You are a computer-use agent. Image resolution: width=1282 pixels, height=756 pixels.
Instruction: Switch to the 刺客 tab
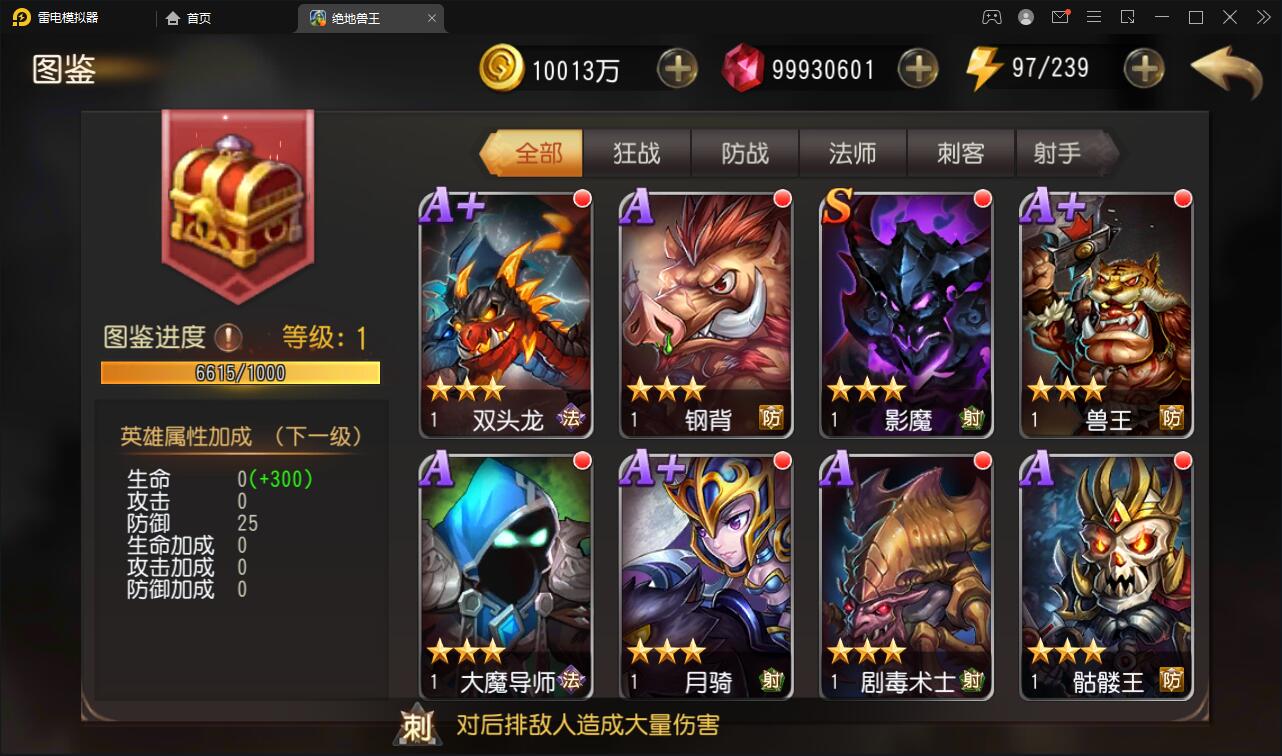961,153
